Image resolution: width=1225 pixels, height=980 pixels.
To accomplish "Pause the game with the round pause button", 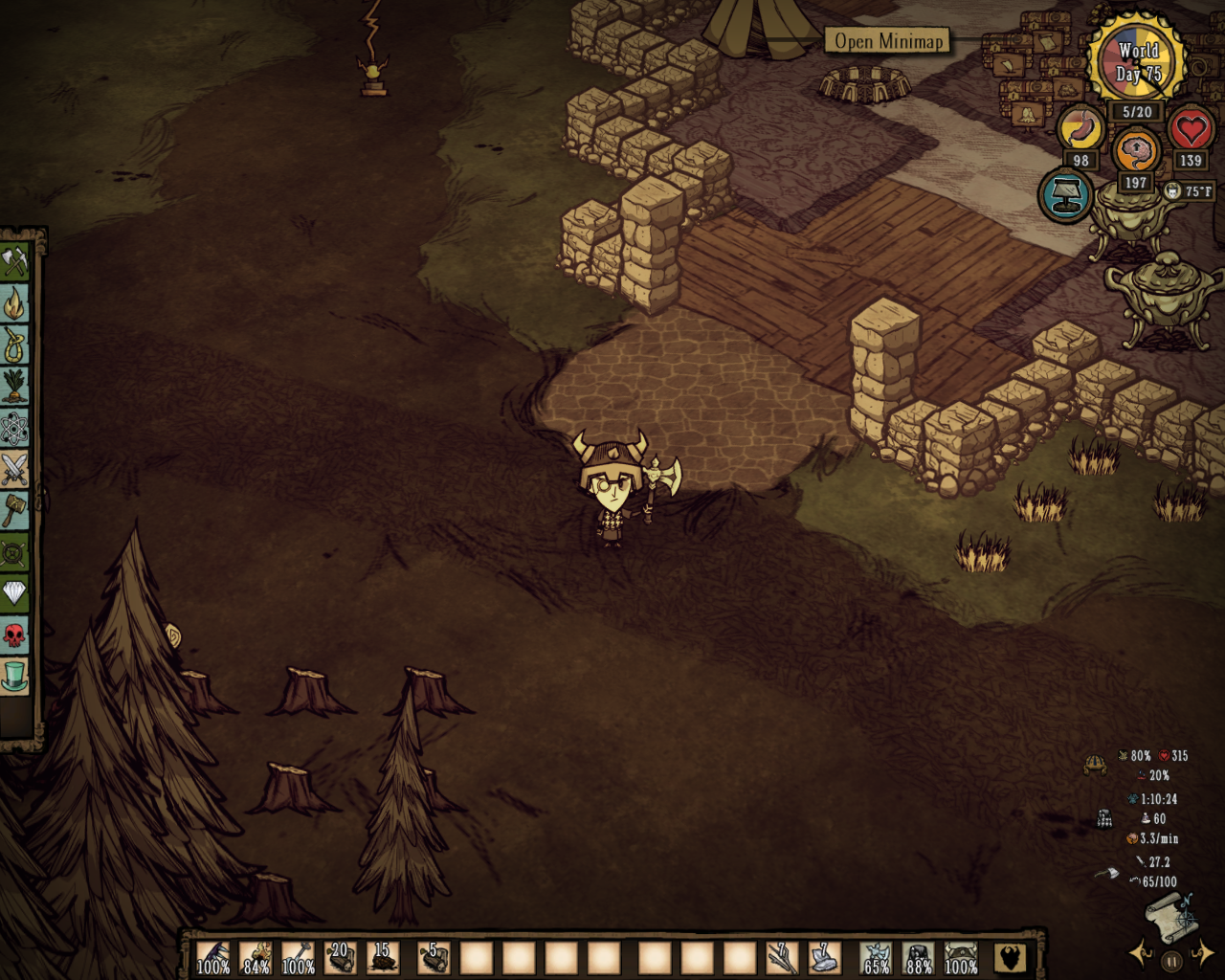I will tap(1171, 960).
